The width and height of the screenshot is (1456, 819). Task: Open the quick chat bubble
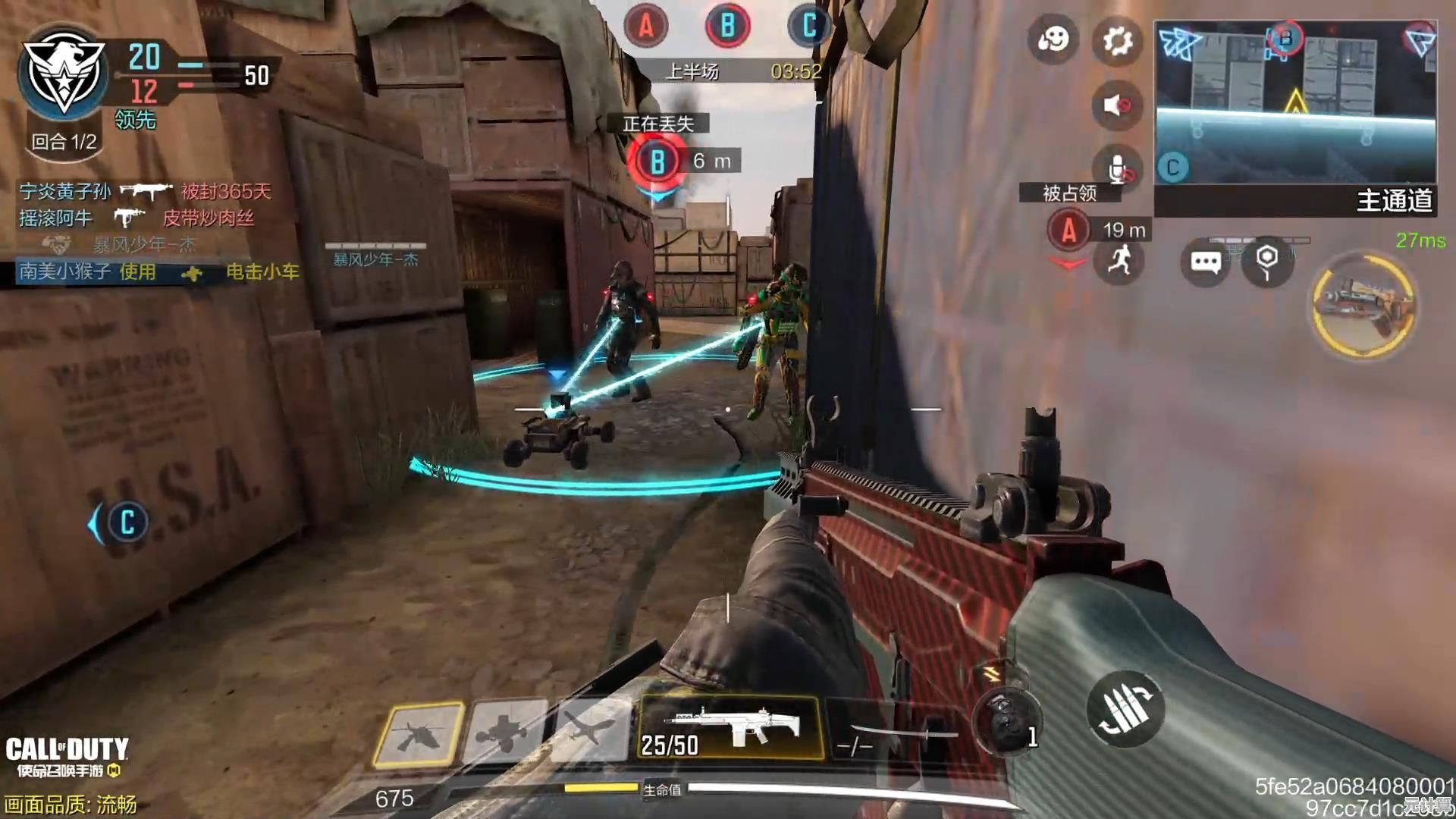(x=1205, y=262)
